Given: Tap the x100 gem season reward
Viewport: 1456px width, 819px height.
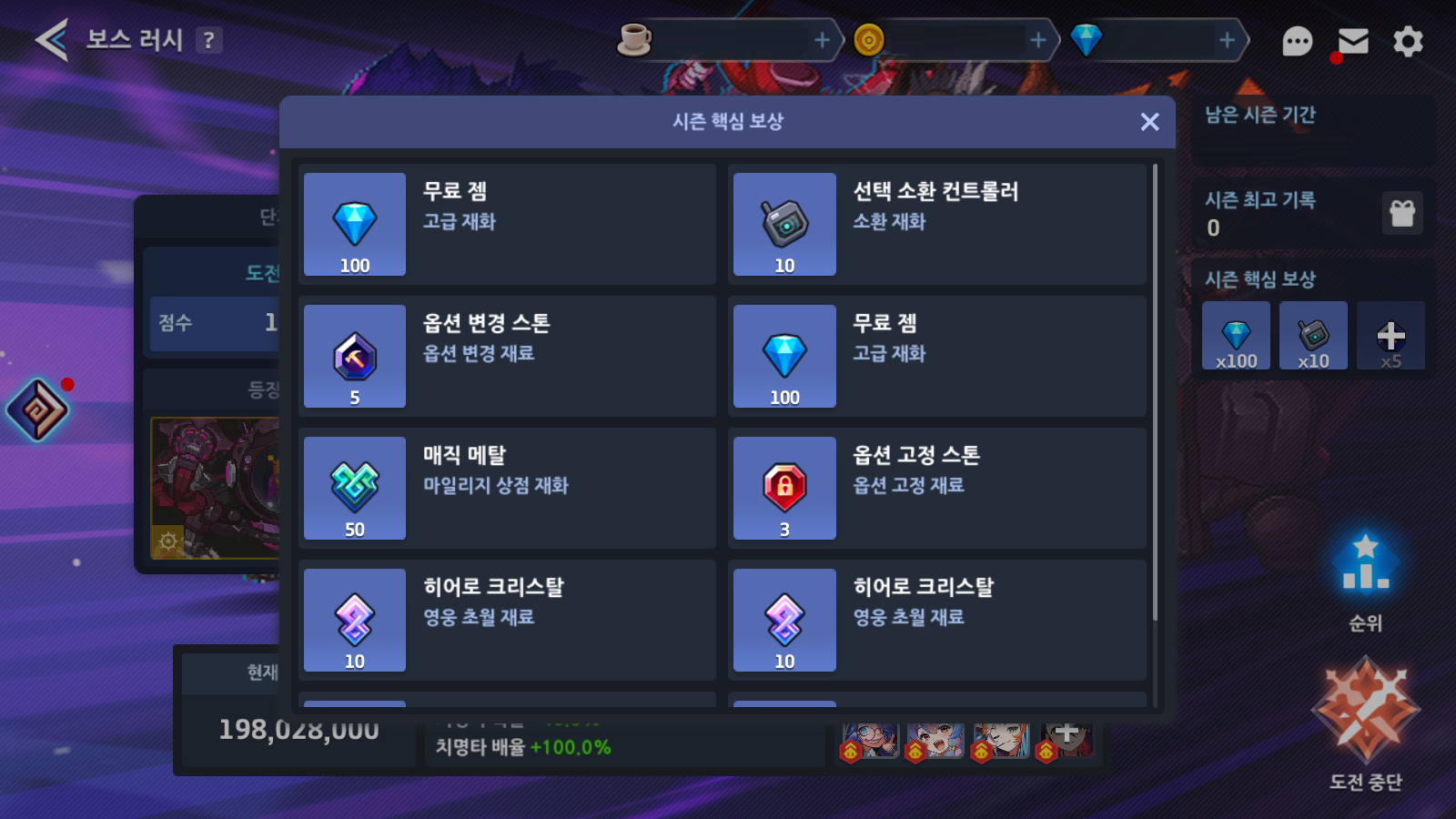Looking at the screenshot, I should pyautogui.click(x=1236, y=337).
